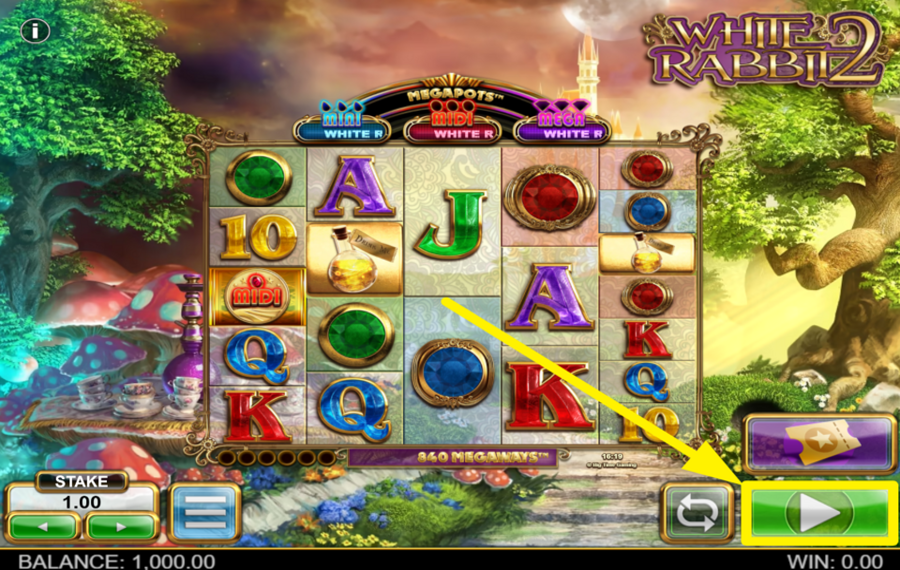Image resolution: width=900 pixels, height=570 pixels.
Task: Open the hamburger menu
Action: 204,513
